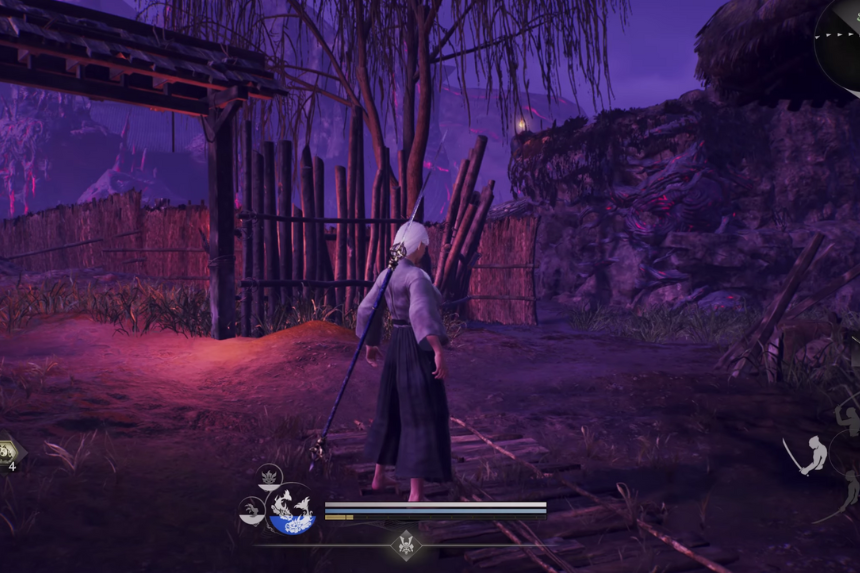Click the samurai helmet diamond emblem

tap(406, 545)
